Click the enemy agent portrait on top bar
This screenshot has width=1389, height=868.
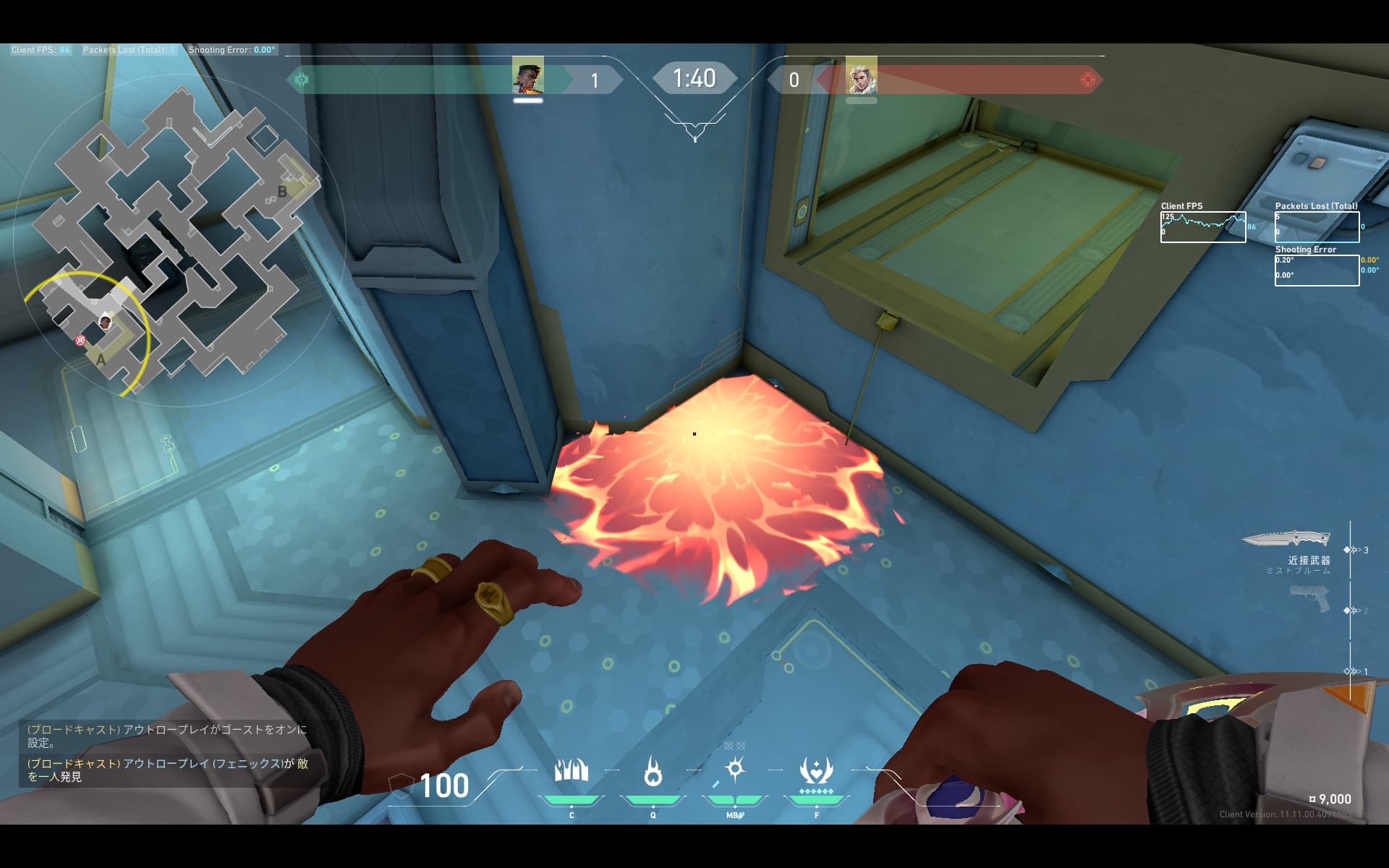[861, 76]
